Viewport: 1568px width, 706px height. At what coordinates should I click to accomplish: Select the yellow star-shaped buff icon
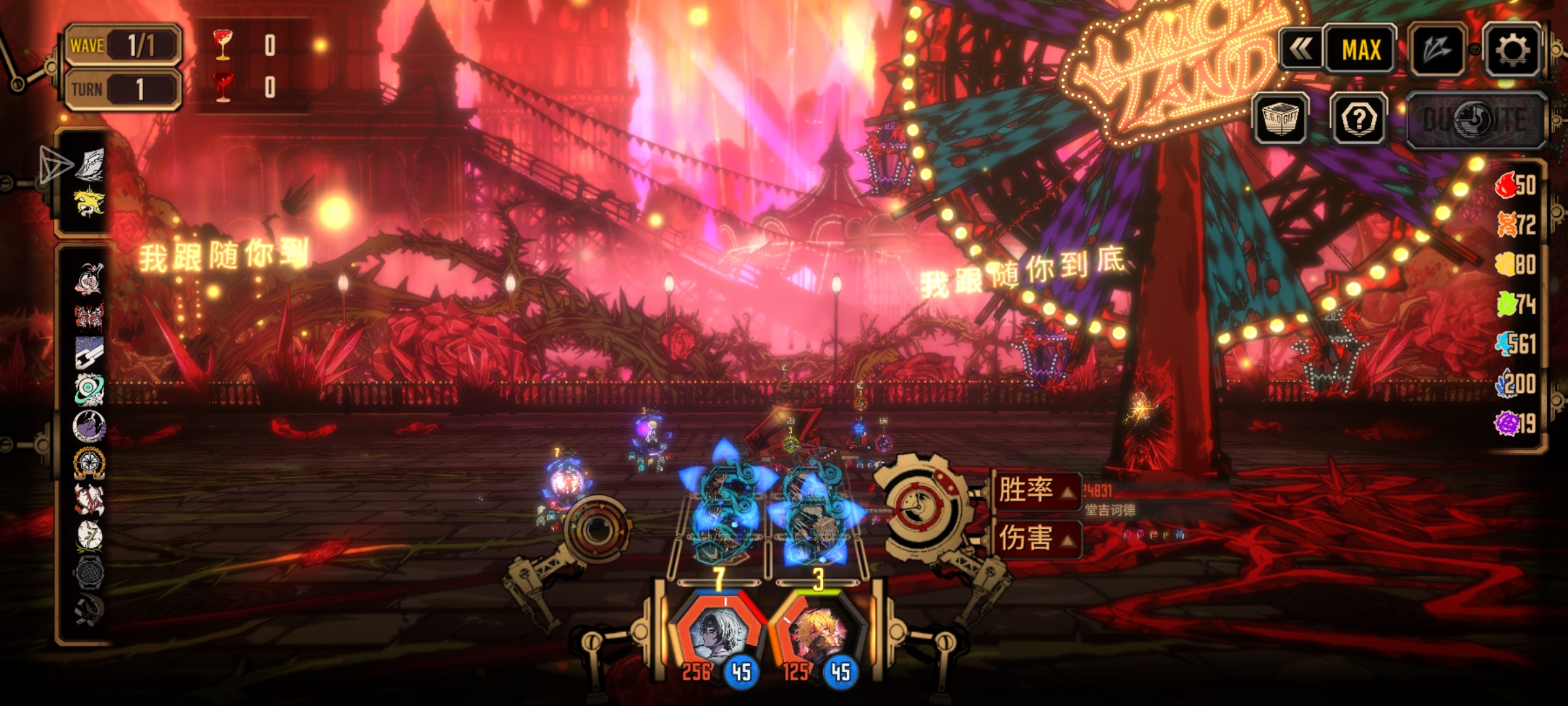click(89, 201)
